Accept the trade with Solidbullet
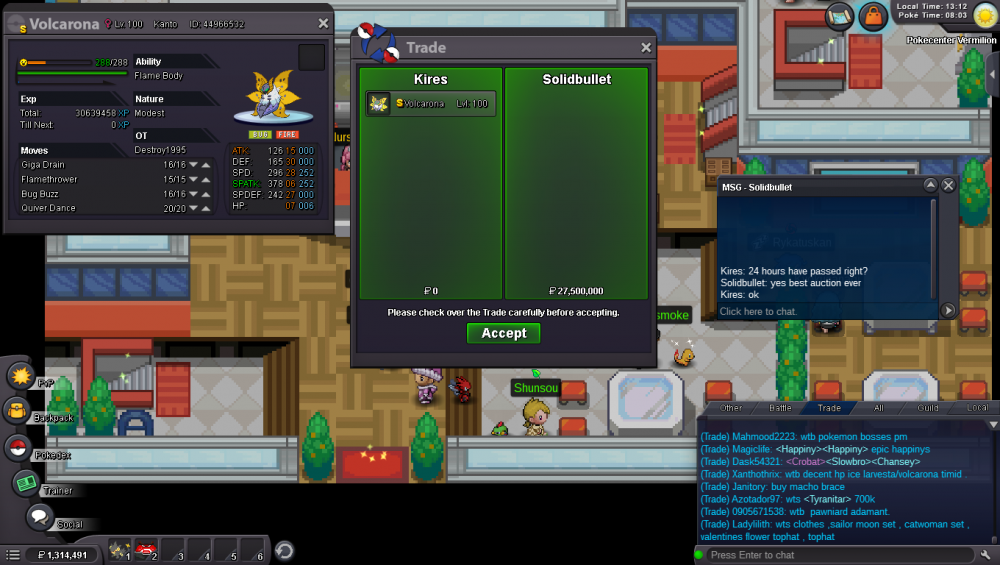1000x565 pixels. tap(503, 333)
